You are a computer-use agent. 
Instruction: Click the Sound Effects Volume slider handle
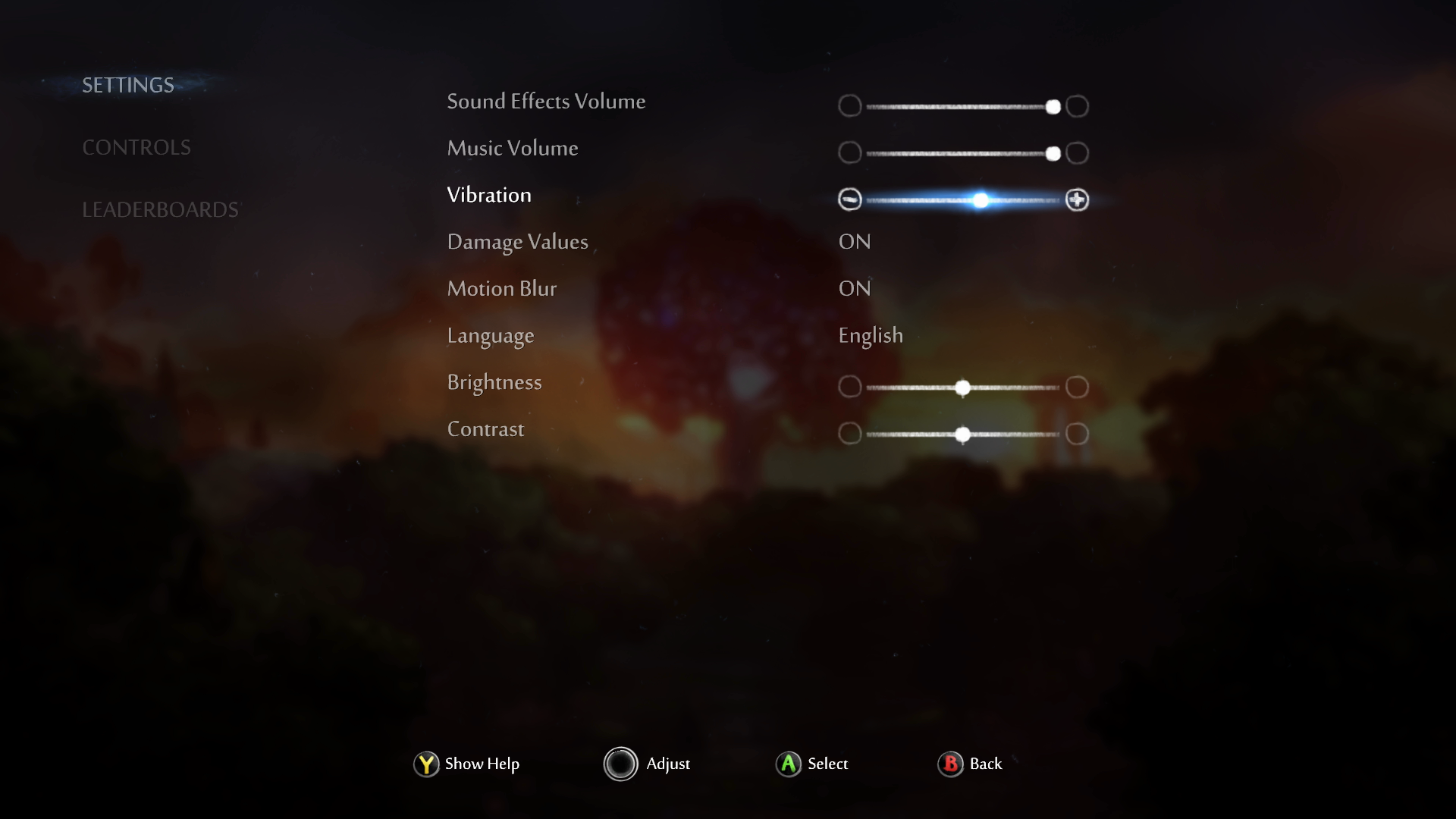coord(1053,107)
